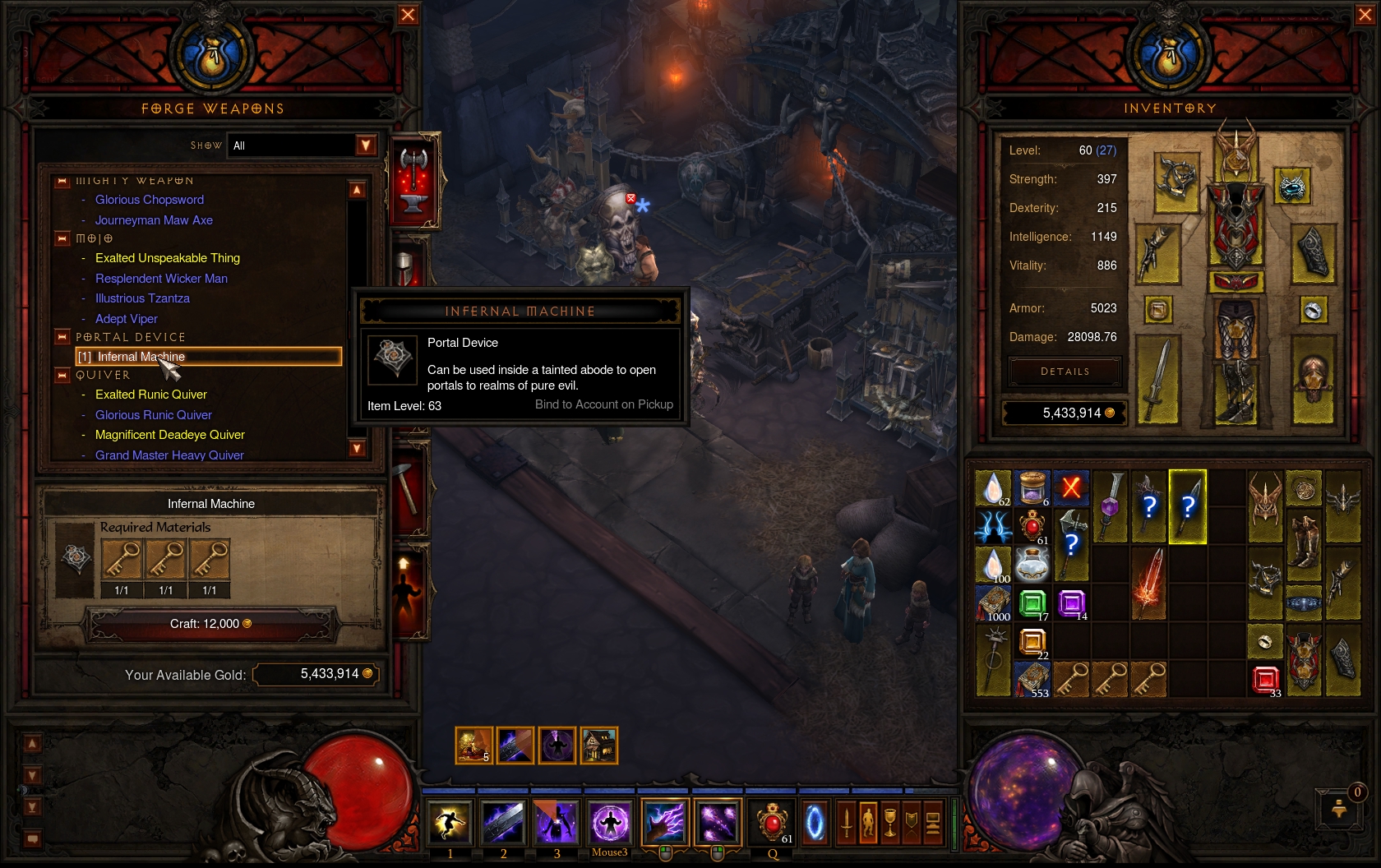Select Magnificent Deadeye Quiver recipe
This screenshot has width=1381, height=868.
(x=170, y=435)
